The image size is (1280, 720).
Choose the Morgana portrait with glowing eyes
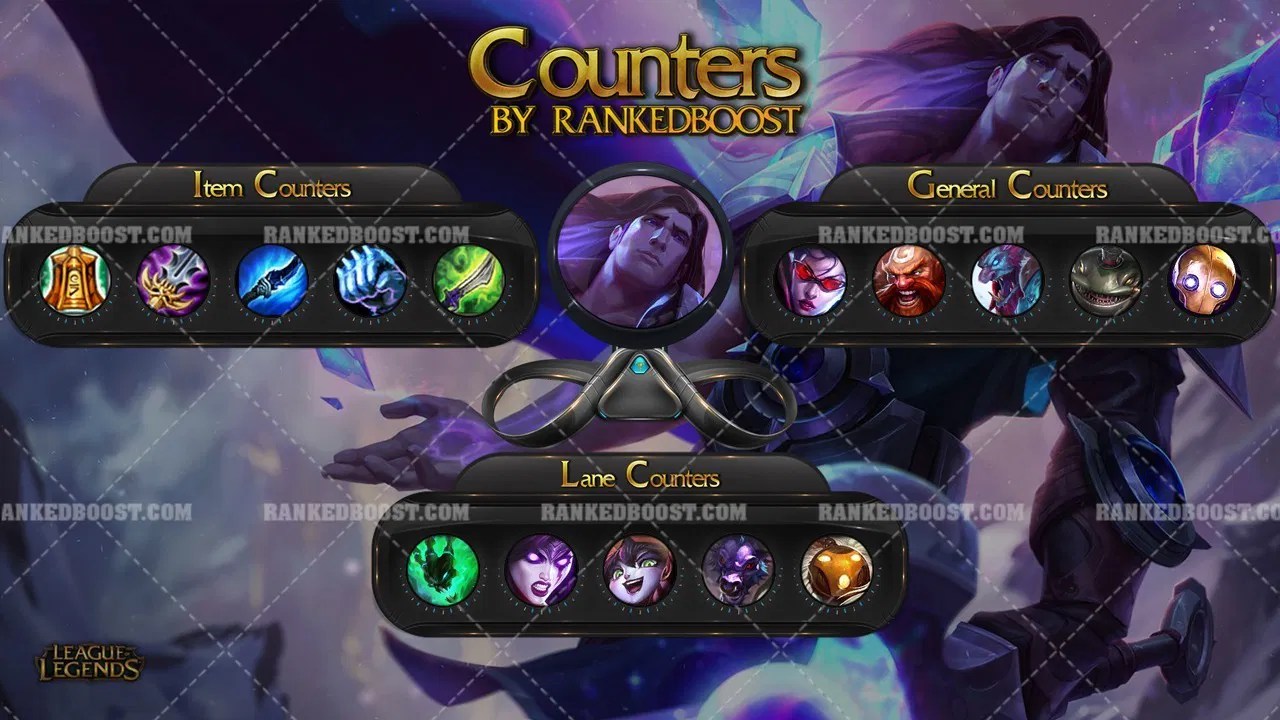click(x=541, y=569)
